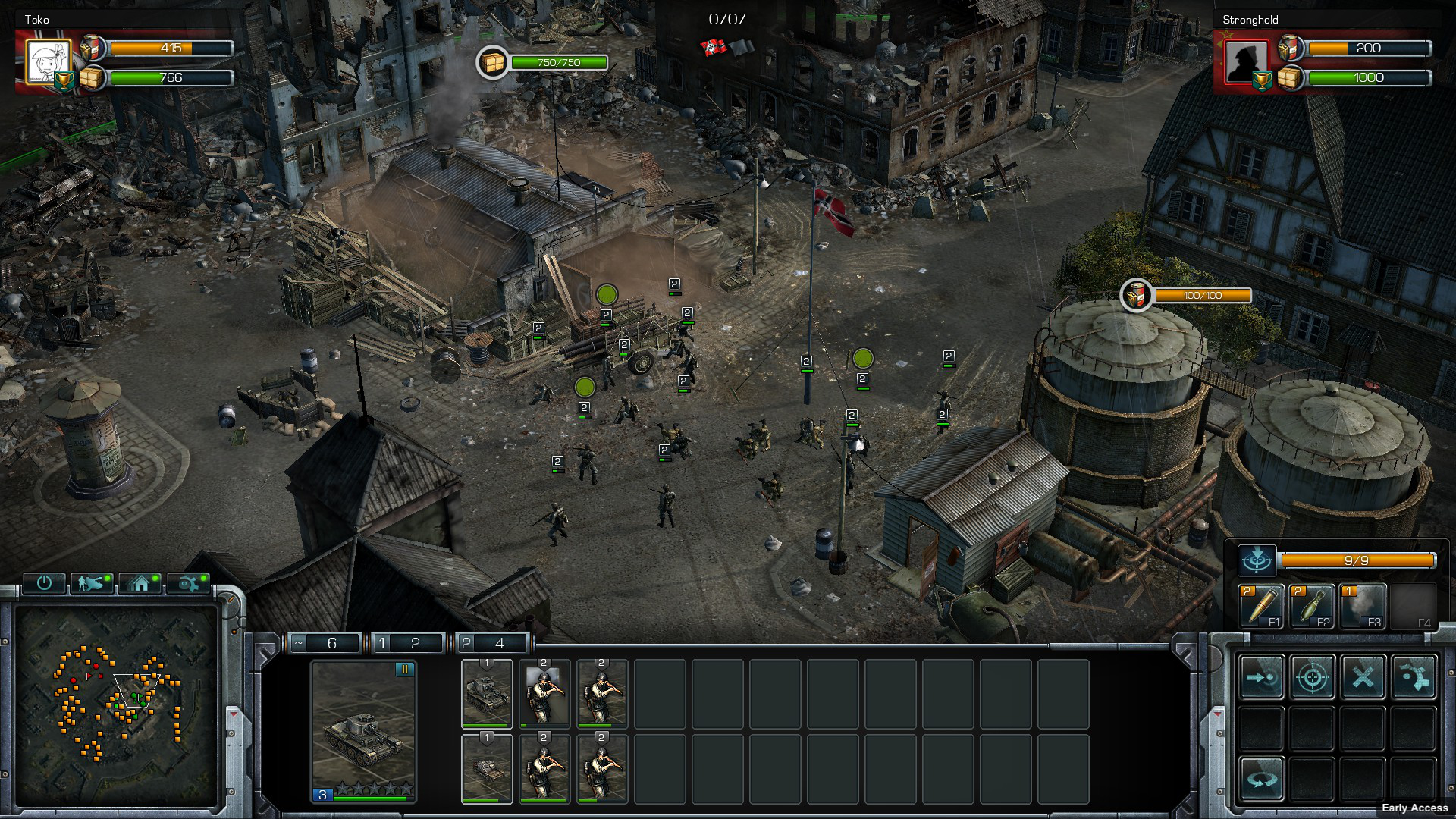1456x819 pixels.
Task: Pick the infantry card with smoke background
Action: (x=544, y=692)
